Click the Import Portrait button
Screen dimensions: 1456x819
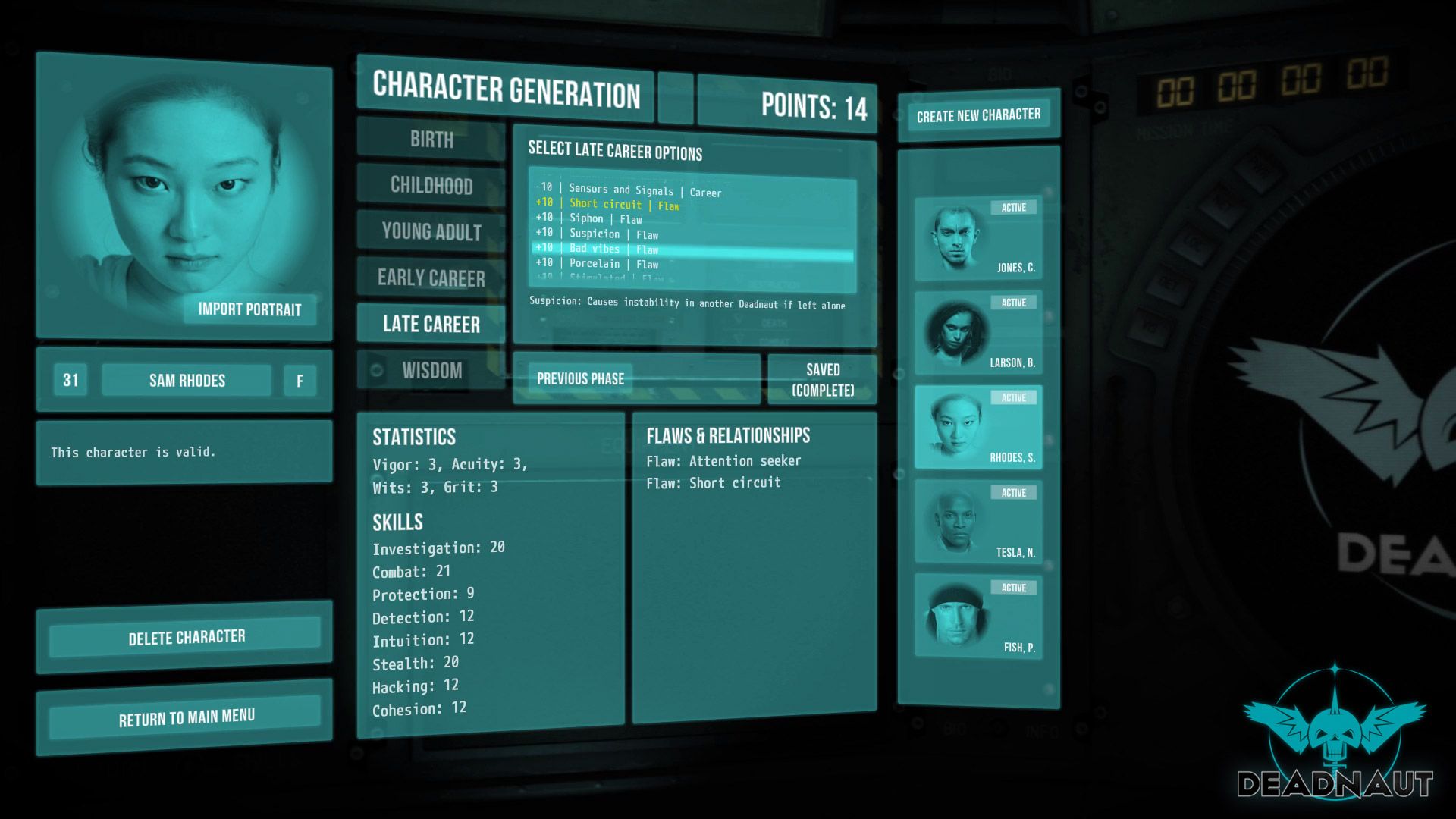pos(249,310)
